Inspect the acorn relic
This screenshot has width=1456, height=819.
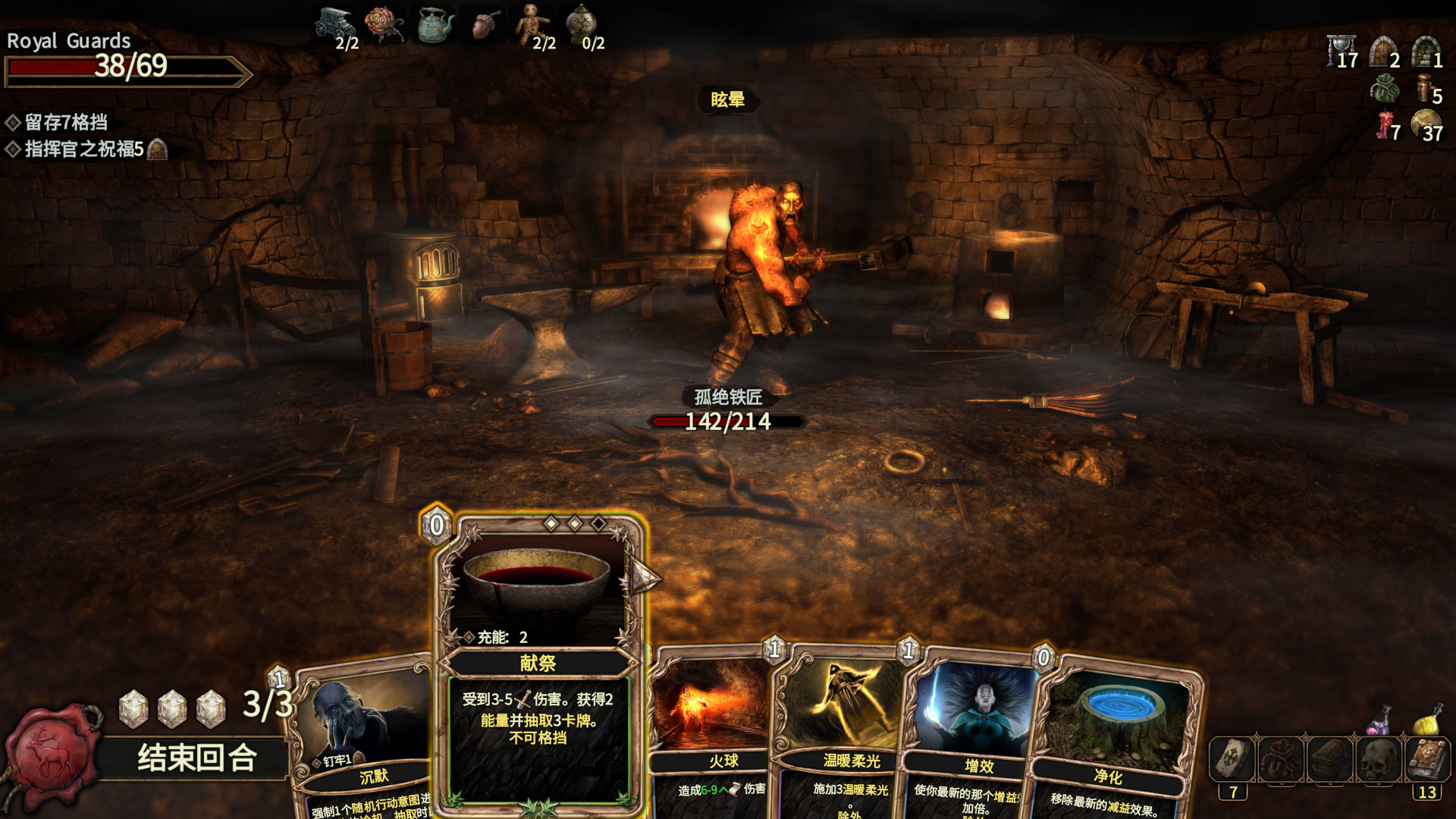pos(486,26)
